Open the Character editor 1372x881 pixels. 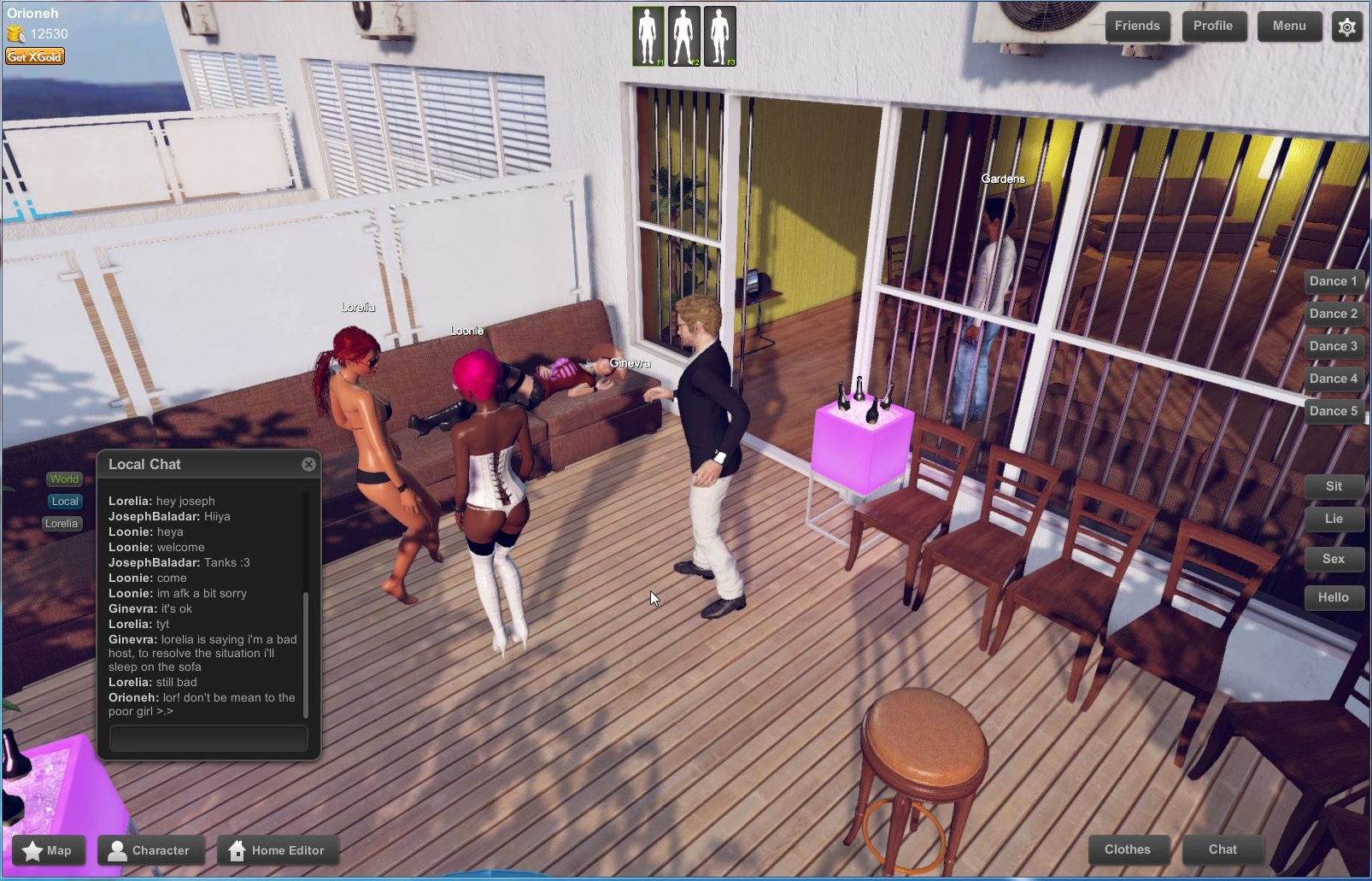click(x=152, y=850)
